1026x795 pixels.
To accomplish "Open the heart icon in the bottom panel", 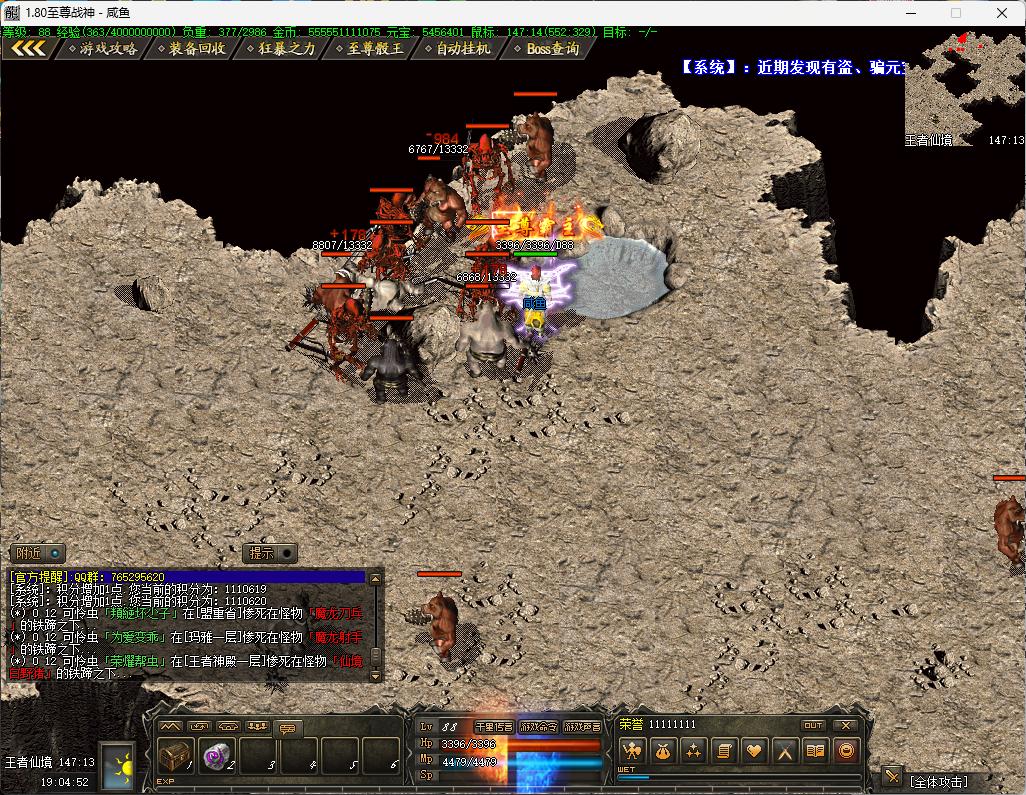I will click(x=755, y=751).
